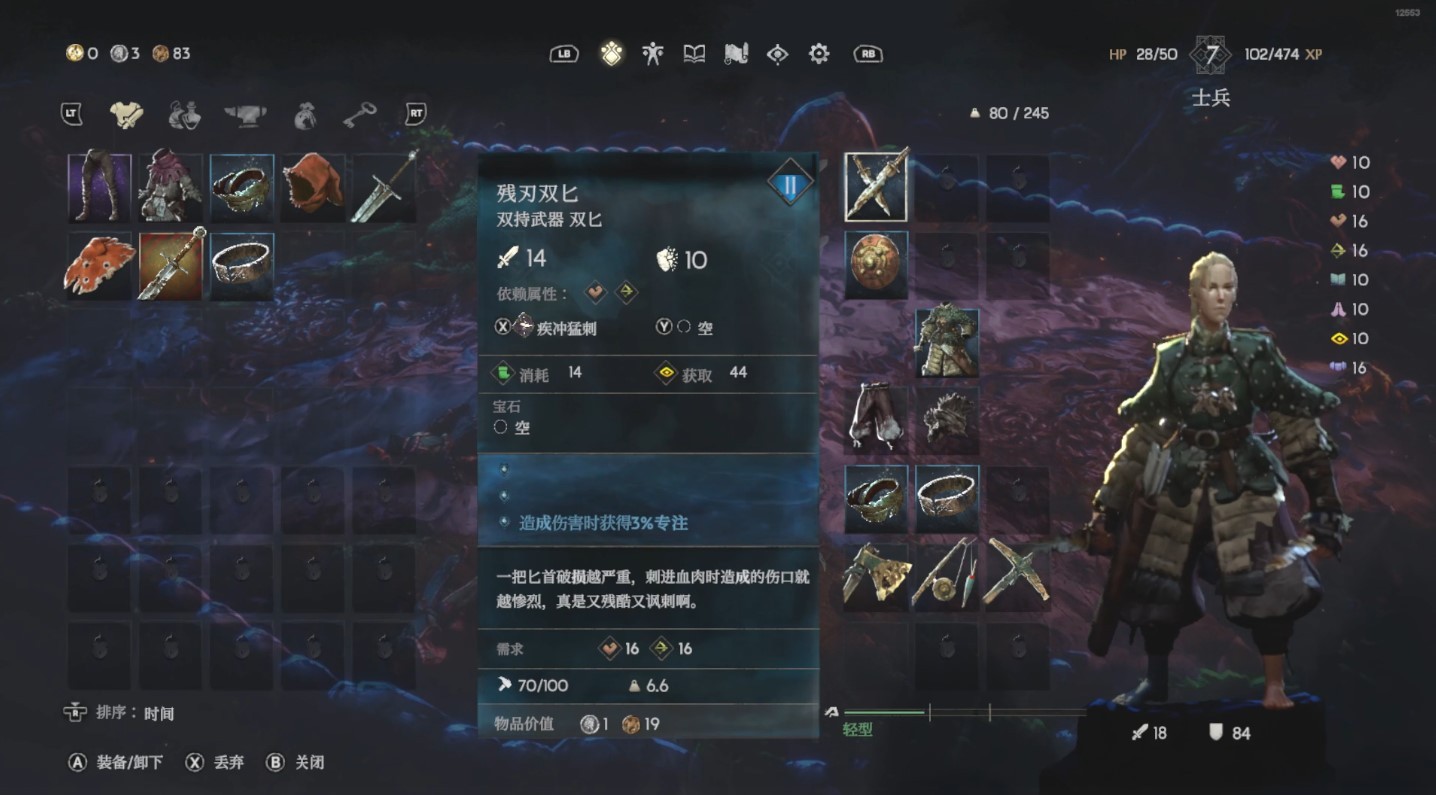Viewport: 1436px width, 795px height.
Task: Open the settings gear icon
Action: click(x=818, y=53)
